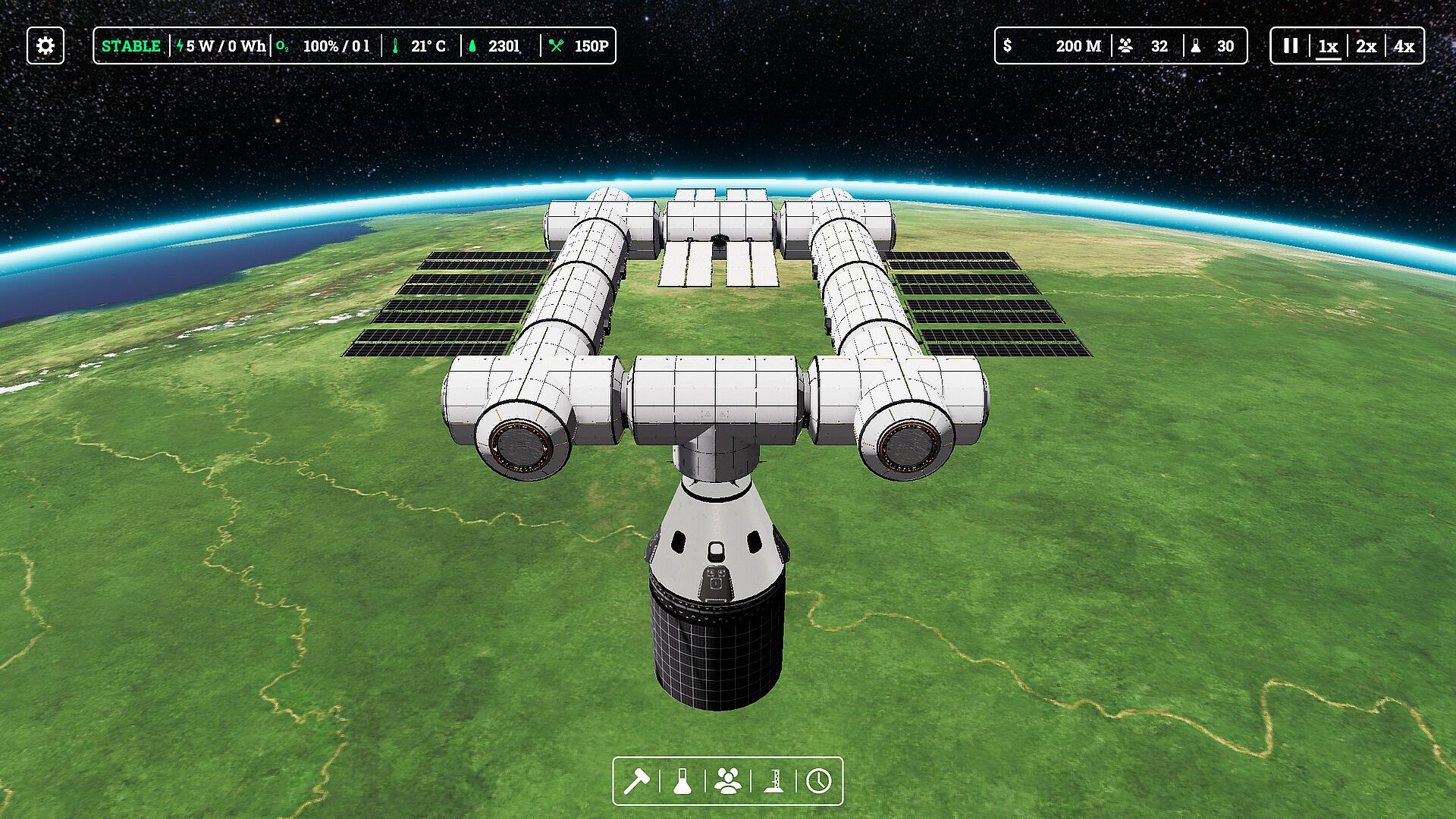The height and width of the screenshot is (819, 1456).
Task: Open the flask research menu
Action: (x=682, y=781)
